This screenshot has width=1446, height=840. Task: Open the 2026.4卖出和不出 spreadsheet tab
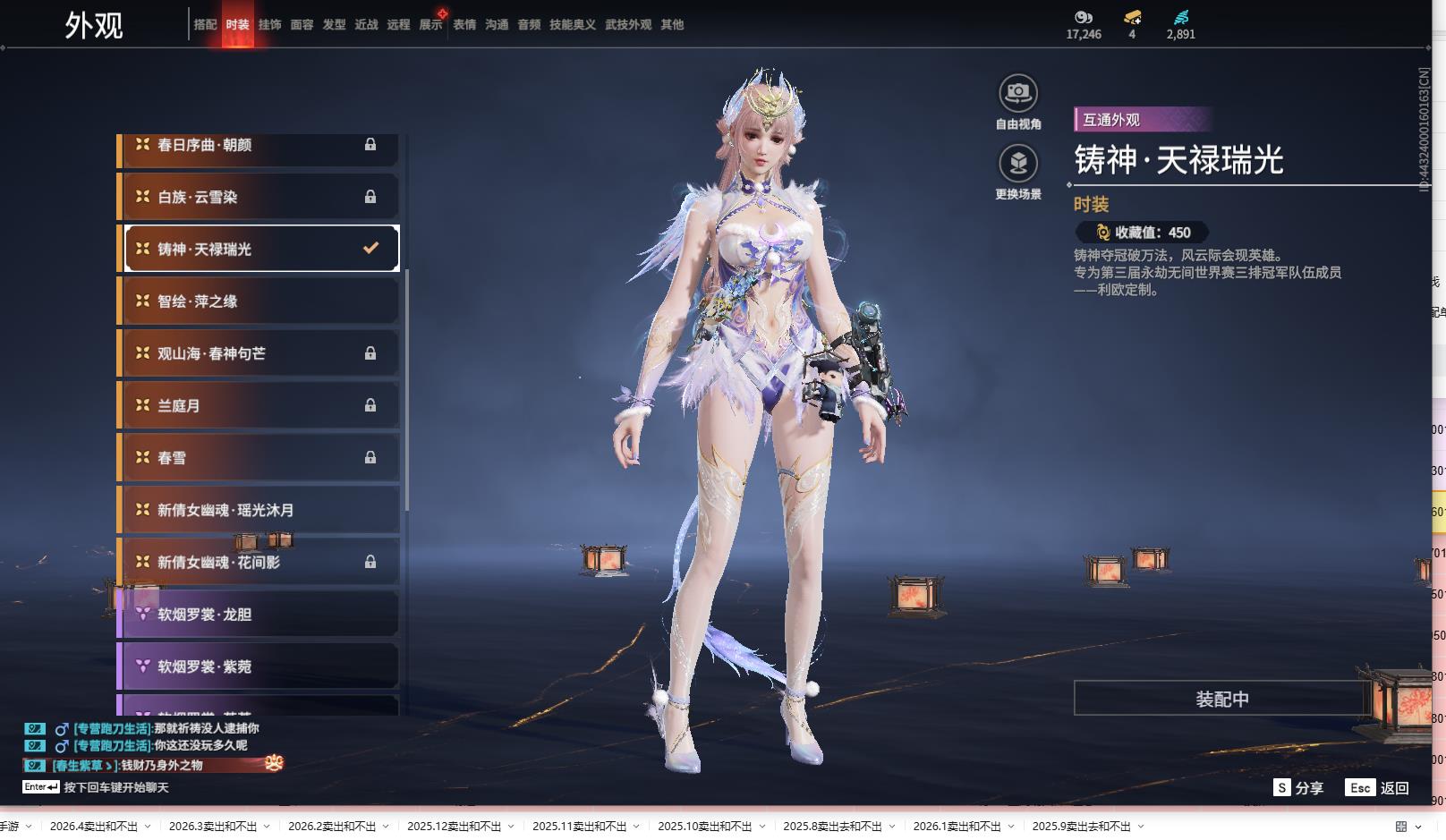pos(94,827)
